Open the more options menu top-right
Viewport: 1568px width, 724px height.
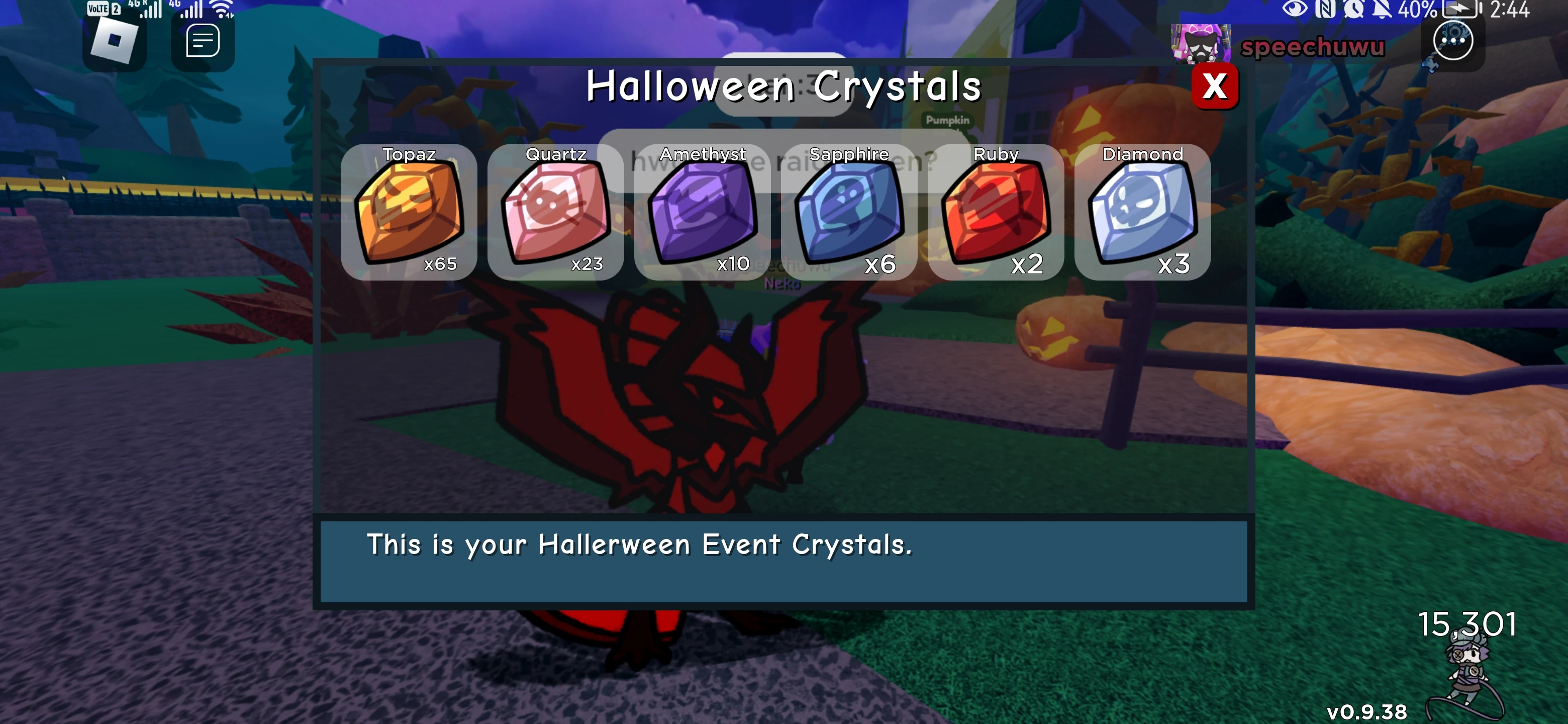coord(1453,40)
